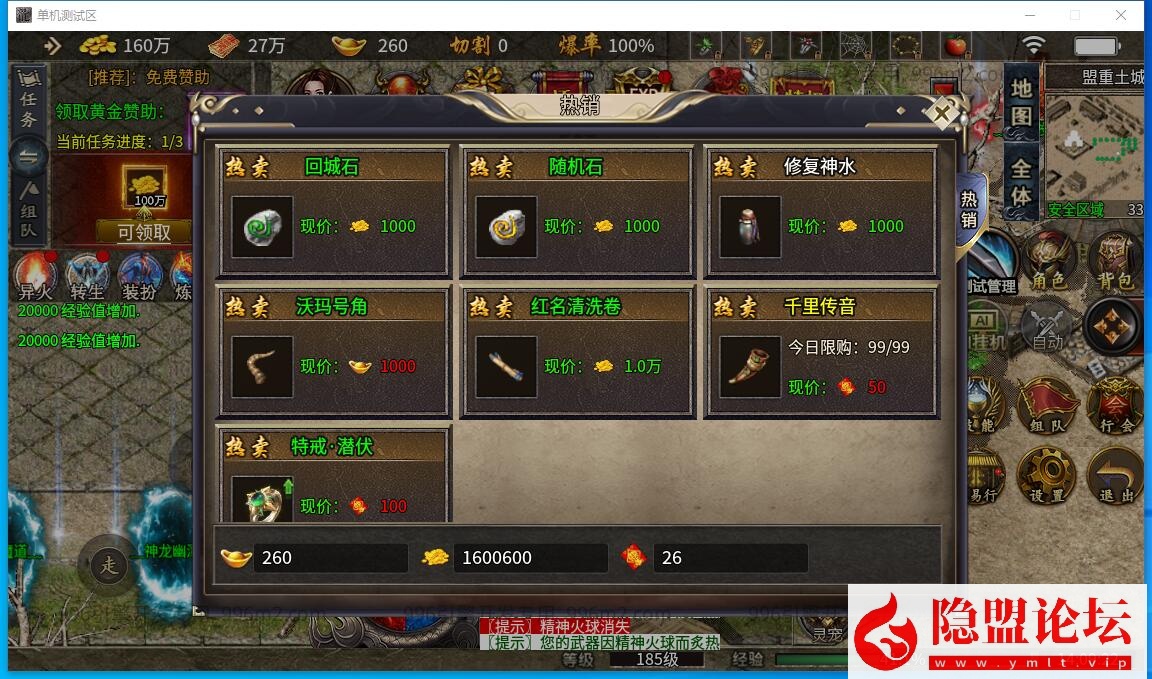Open the 地图 map button
Image resolution: width=1152 pixels, height=679 pixels.
[1021, 100]
